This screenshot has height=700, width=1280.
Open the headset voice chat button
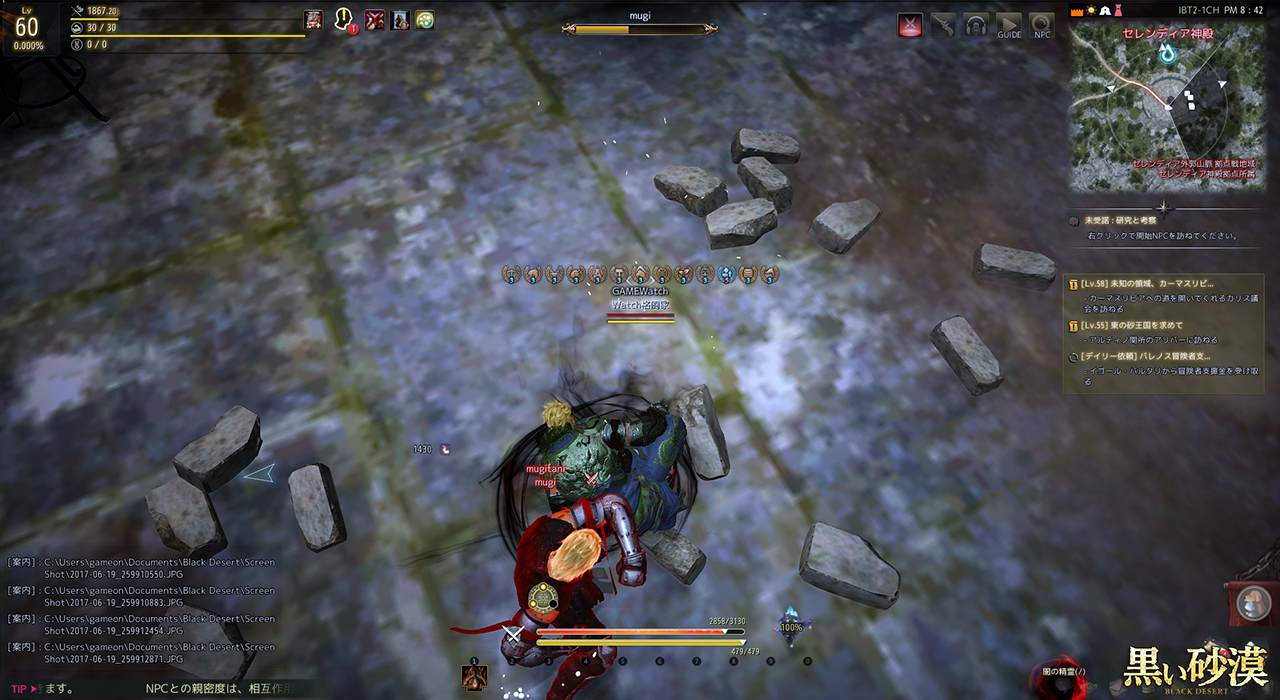pyautogui.click(x=976, y=26)
